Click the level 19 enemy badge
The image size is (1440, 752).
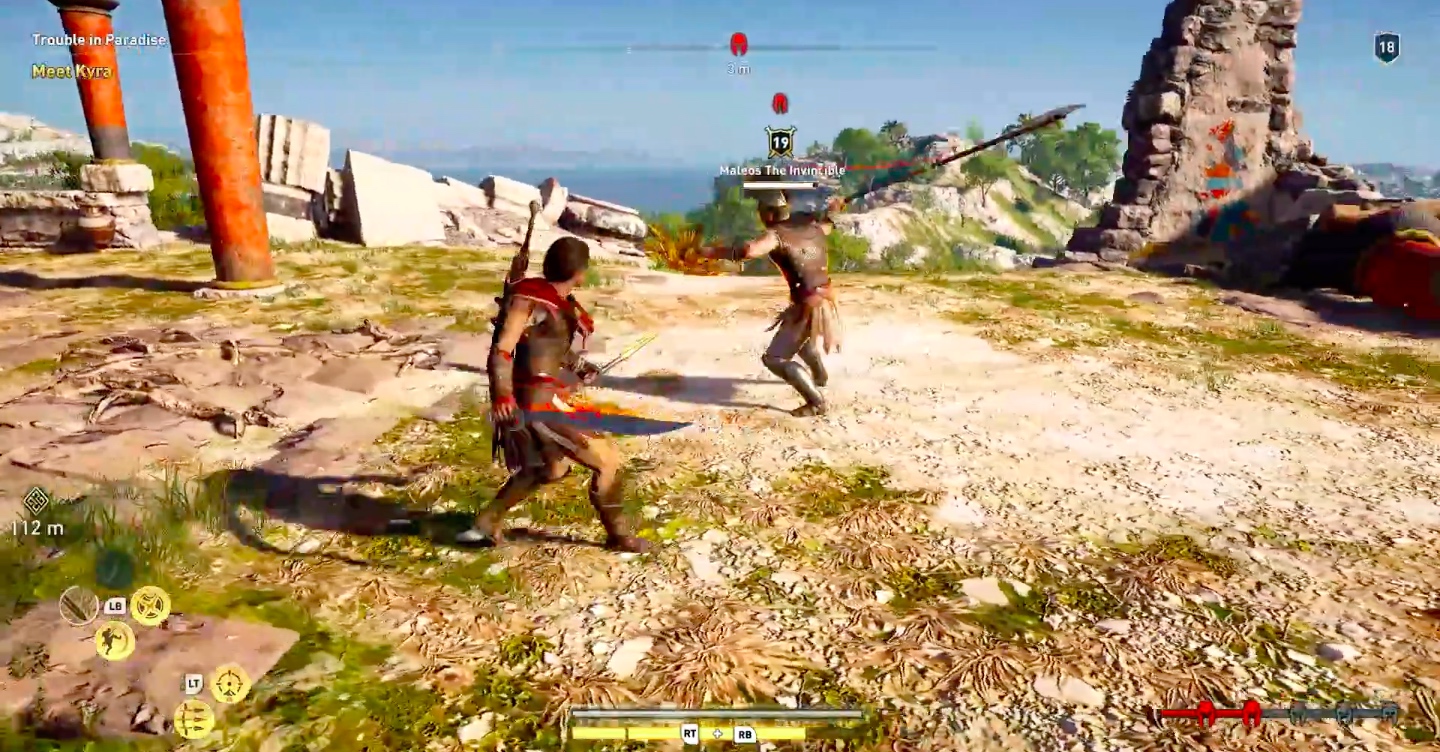click(x=780, y=142)
